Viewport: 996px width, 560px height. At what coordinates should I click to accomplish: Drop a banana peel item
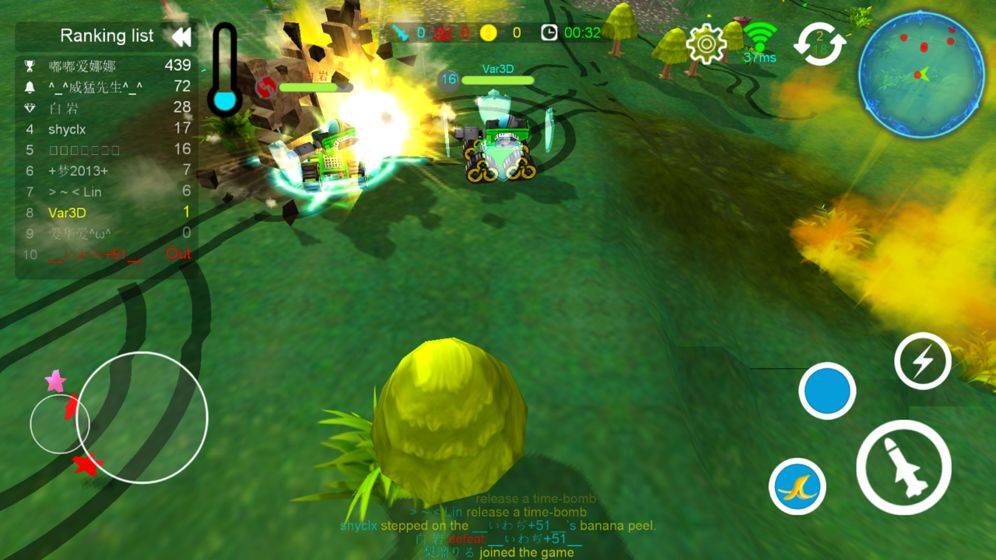(x=797, y=487)
